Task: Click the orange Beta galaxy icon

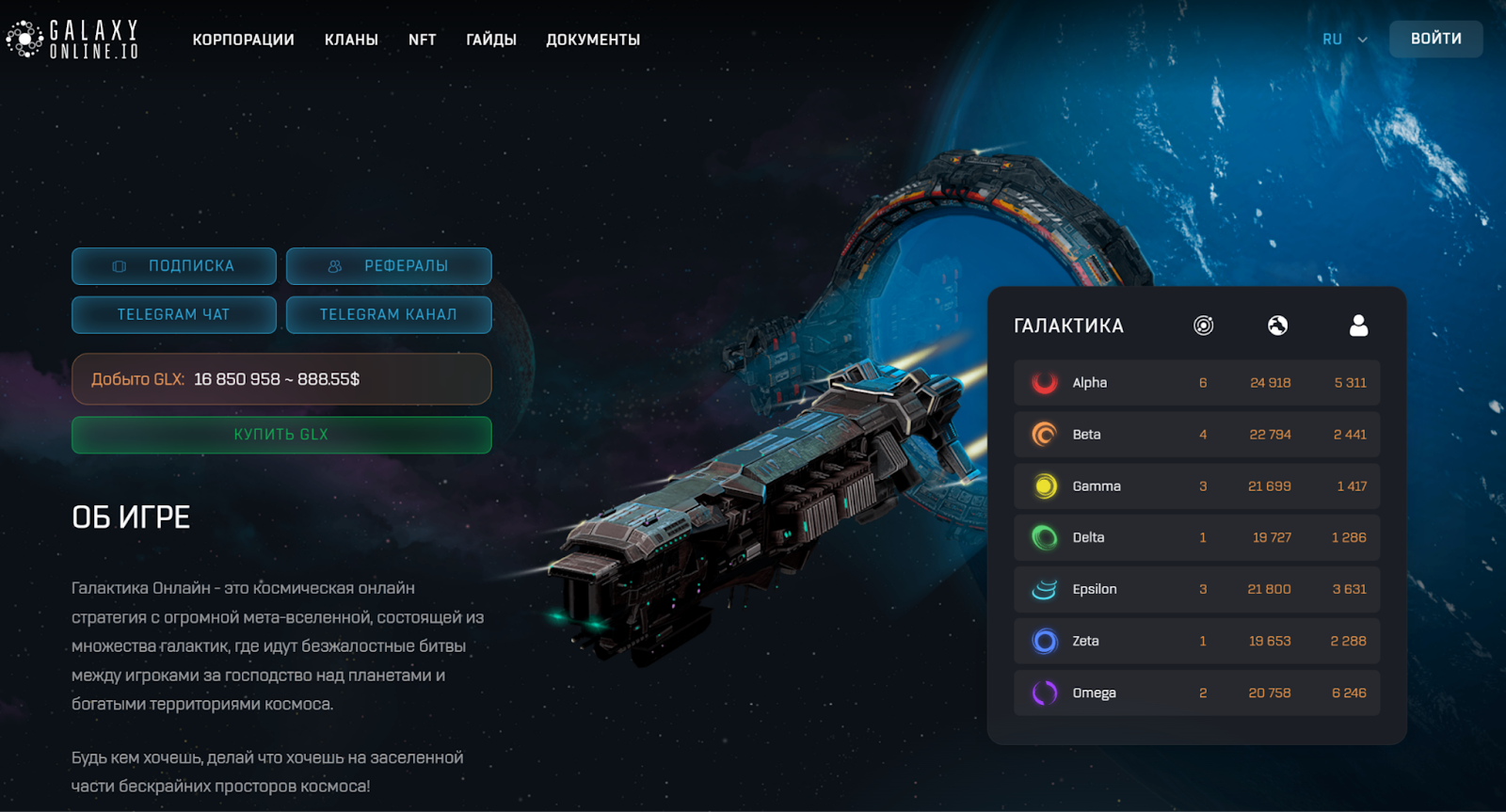Action: 1043,434
